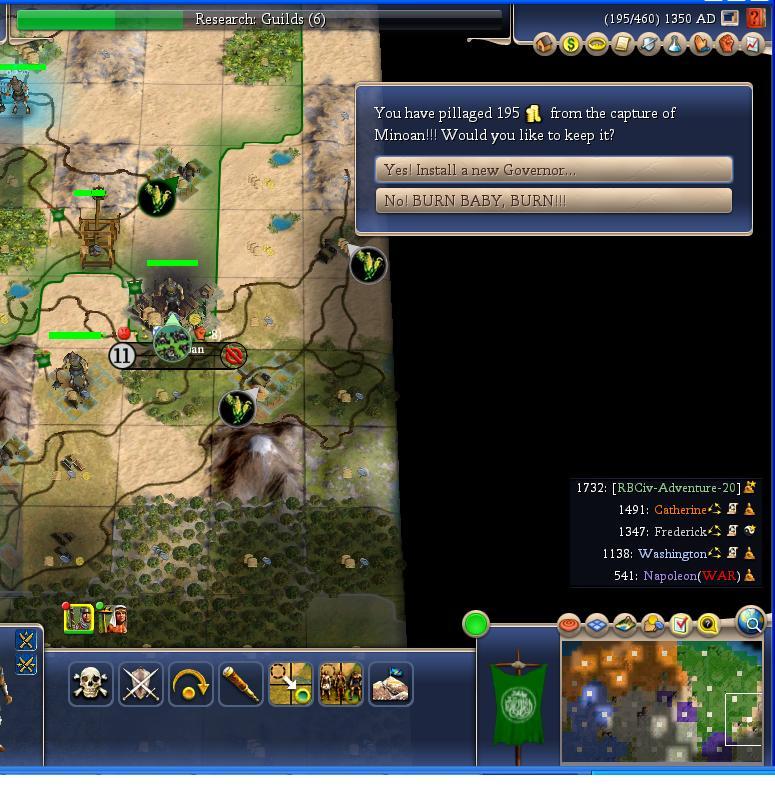Viewport: 775px width, 800px height.
Task: Click the Research: Guilds progress bar
Action: pos(260,19)
